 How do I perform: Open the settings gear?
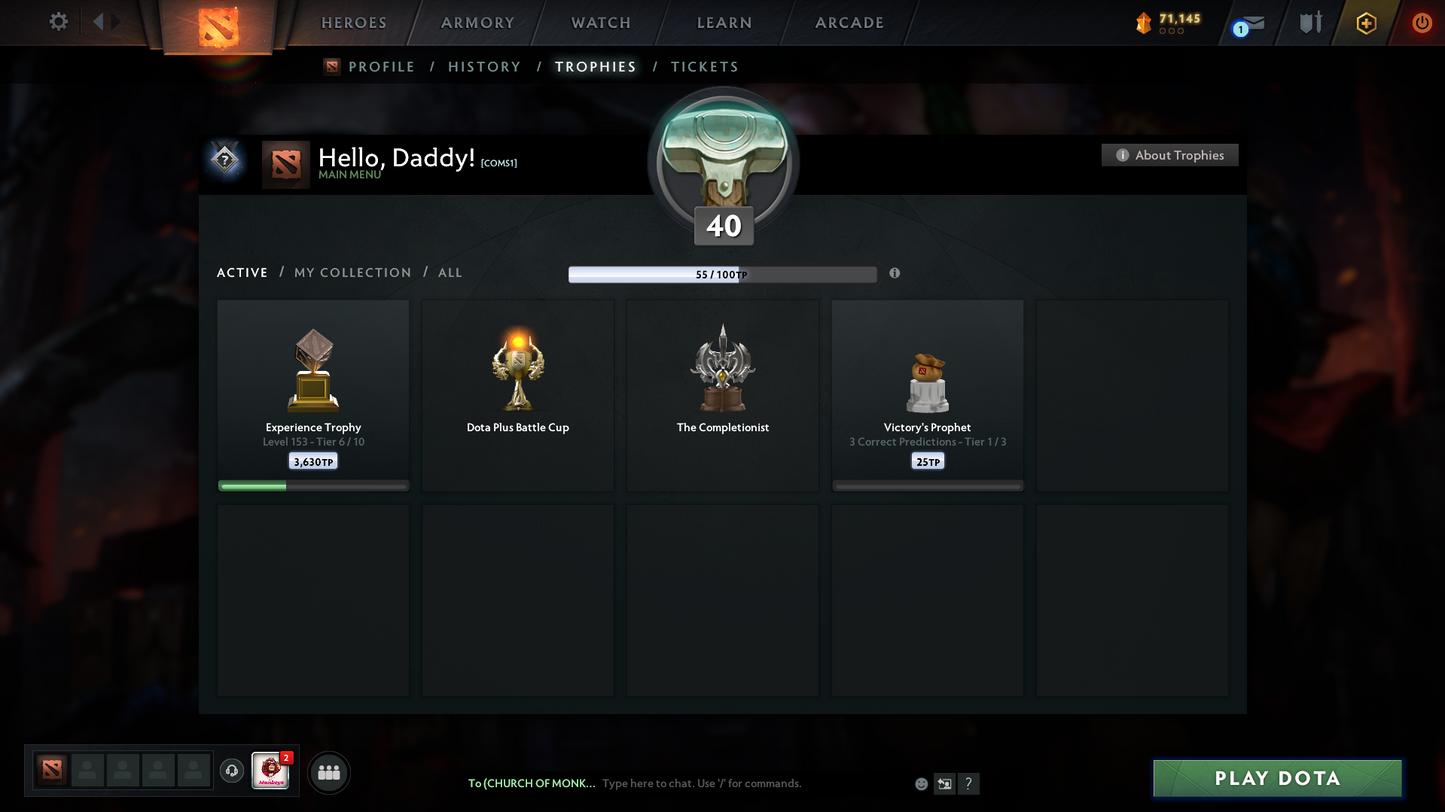[x=57, y=20]
